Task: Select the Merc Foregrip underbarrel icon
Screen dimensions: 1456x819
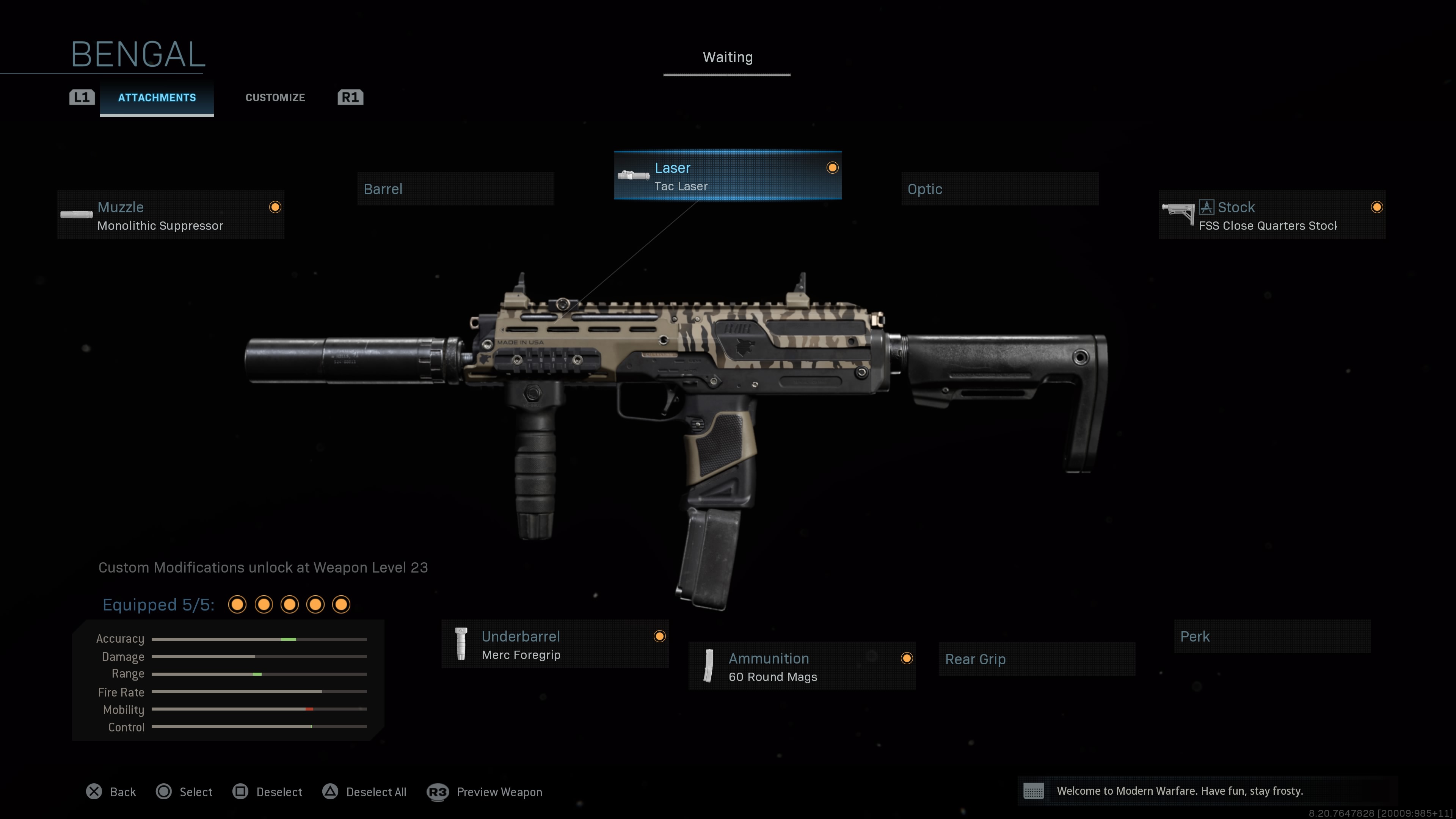Action: [462, 644]
